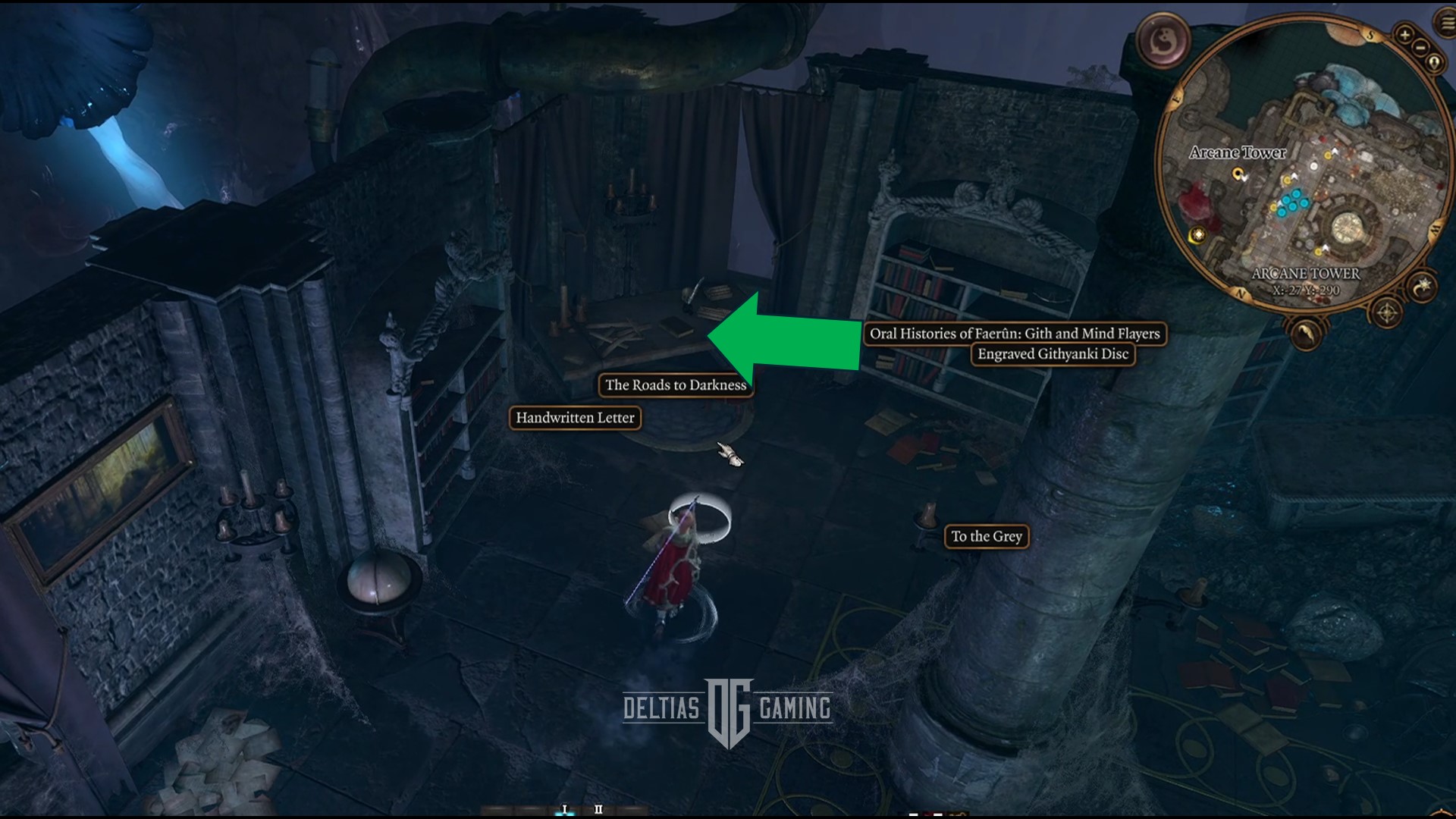The image size is (1456, 819).
Task: Zoom in the minimap with plus button
Action: click(1404, 35)
